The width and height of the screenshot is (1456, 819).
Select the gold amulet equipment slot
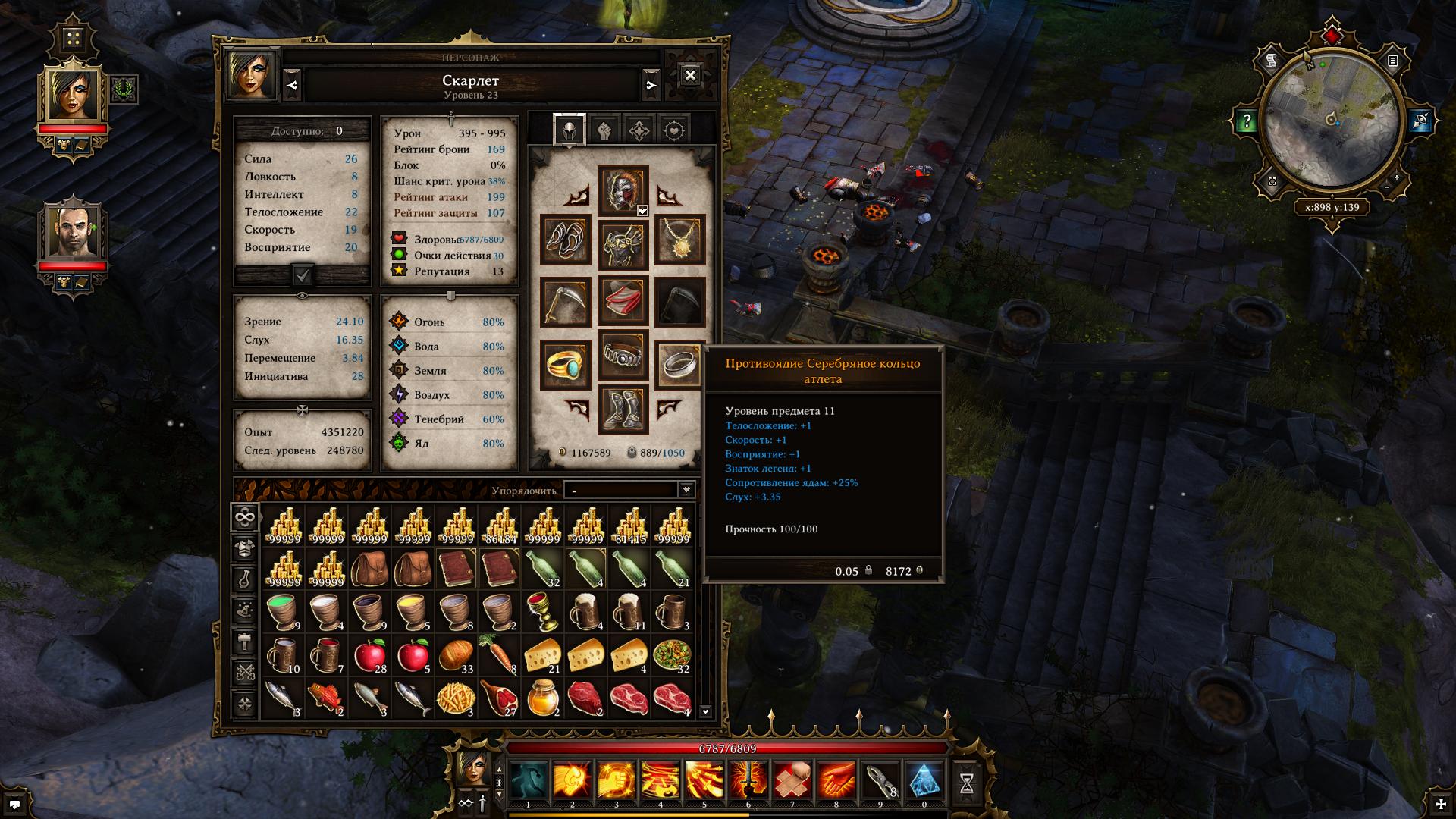click(x=680, y=240)
